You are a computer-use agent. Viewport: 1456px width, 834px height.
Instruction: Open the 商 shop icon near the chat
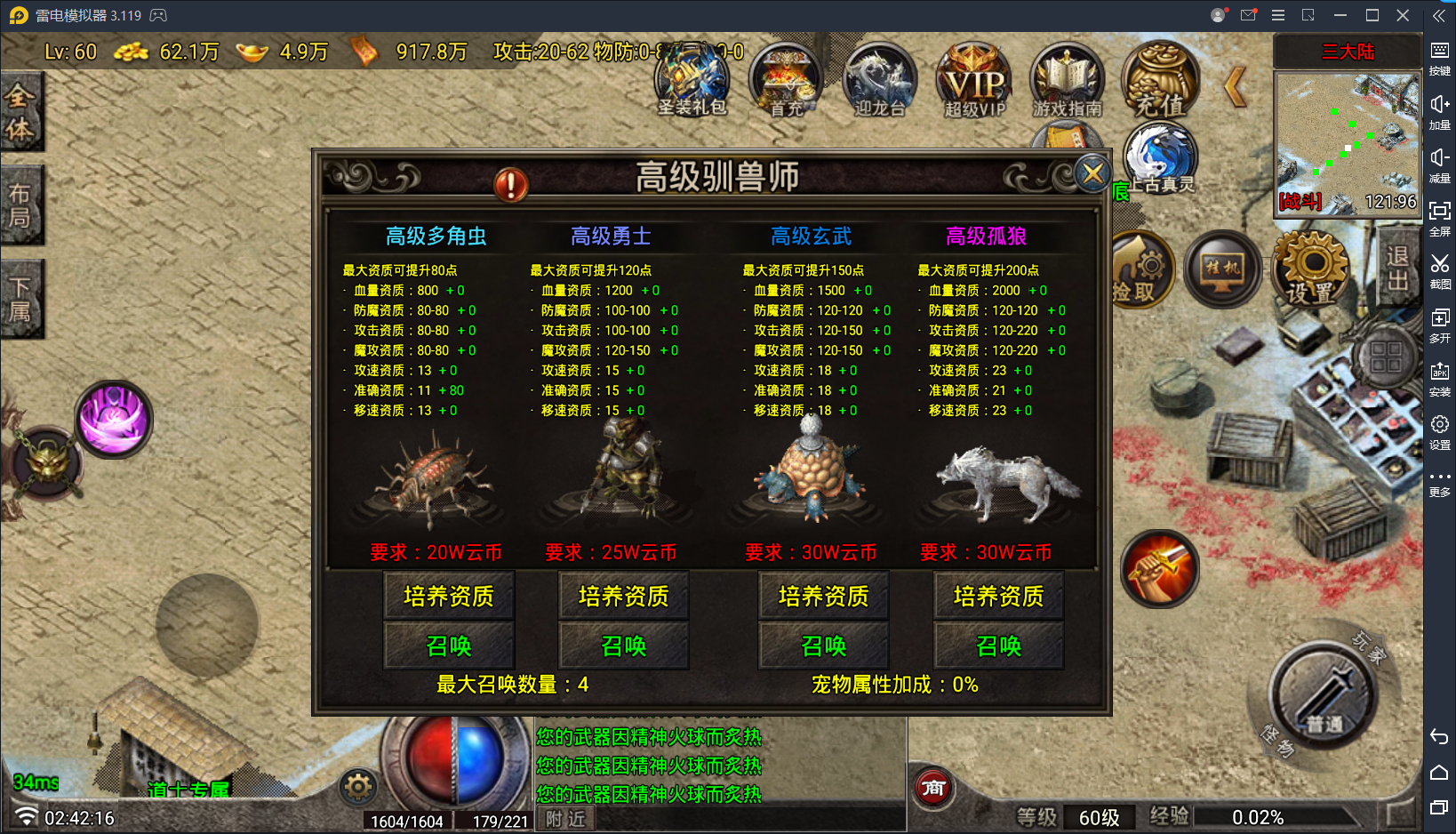933,788
